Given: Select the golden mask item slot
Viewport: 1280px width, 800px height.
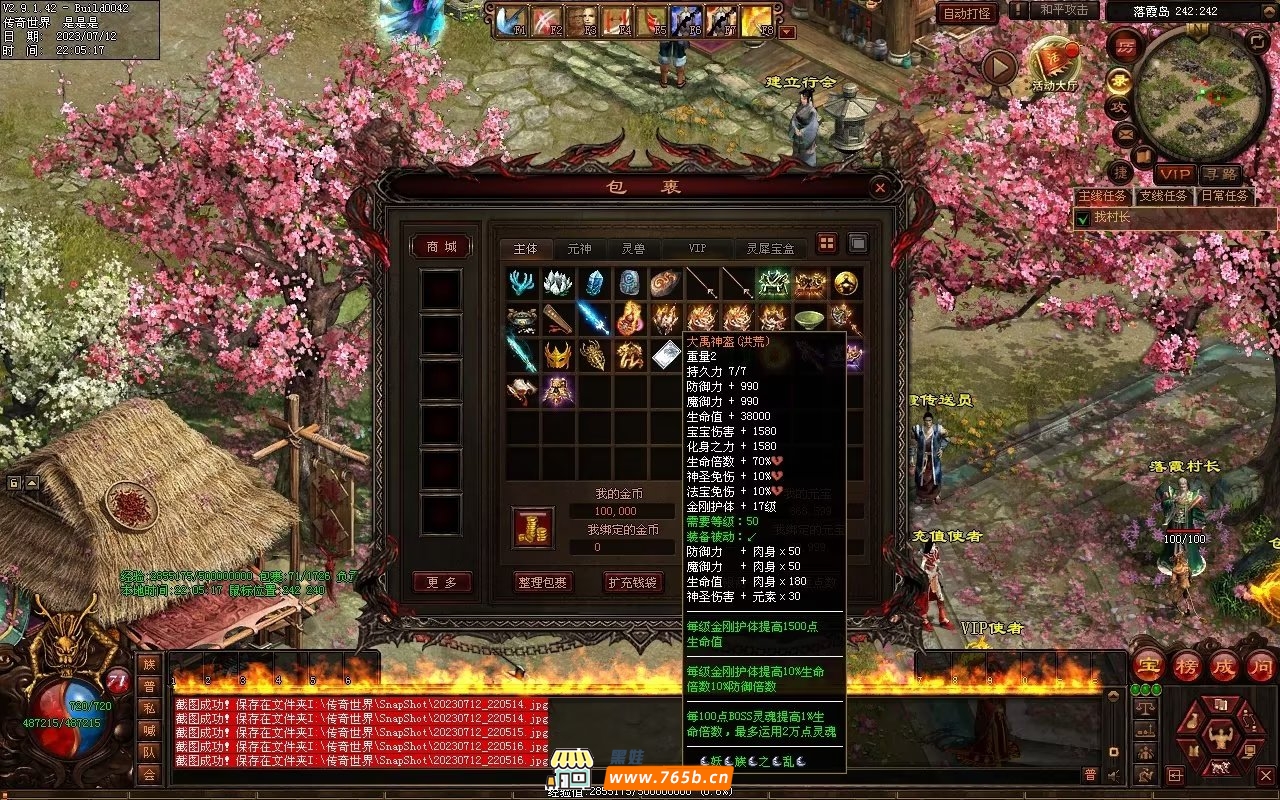Looking at the screenshot, I should click(x=558, y=354).
